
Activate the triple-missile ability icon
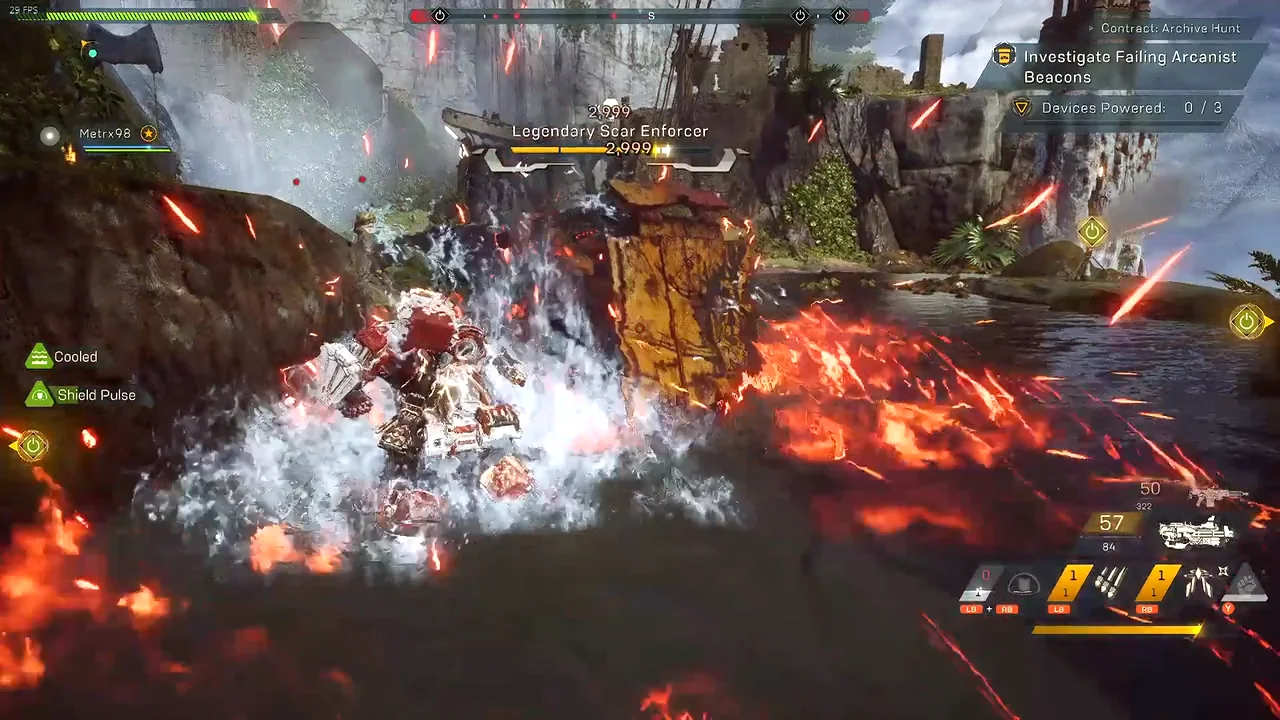[x=1110, y=581]
